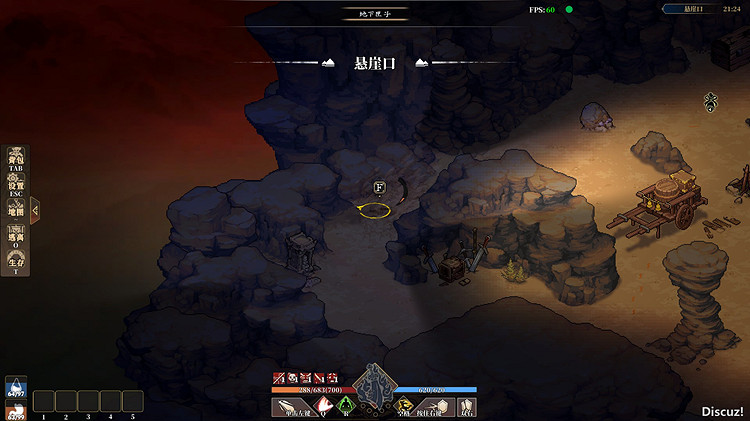750x421 pixels.
Task: Open the map (地图) button
Action: tap(15, 211)
